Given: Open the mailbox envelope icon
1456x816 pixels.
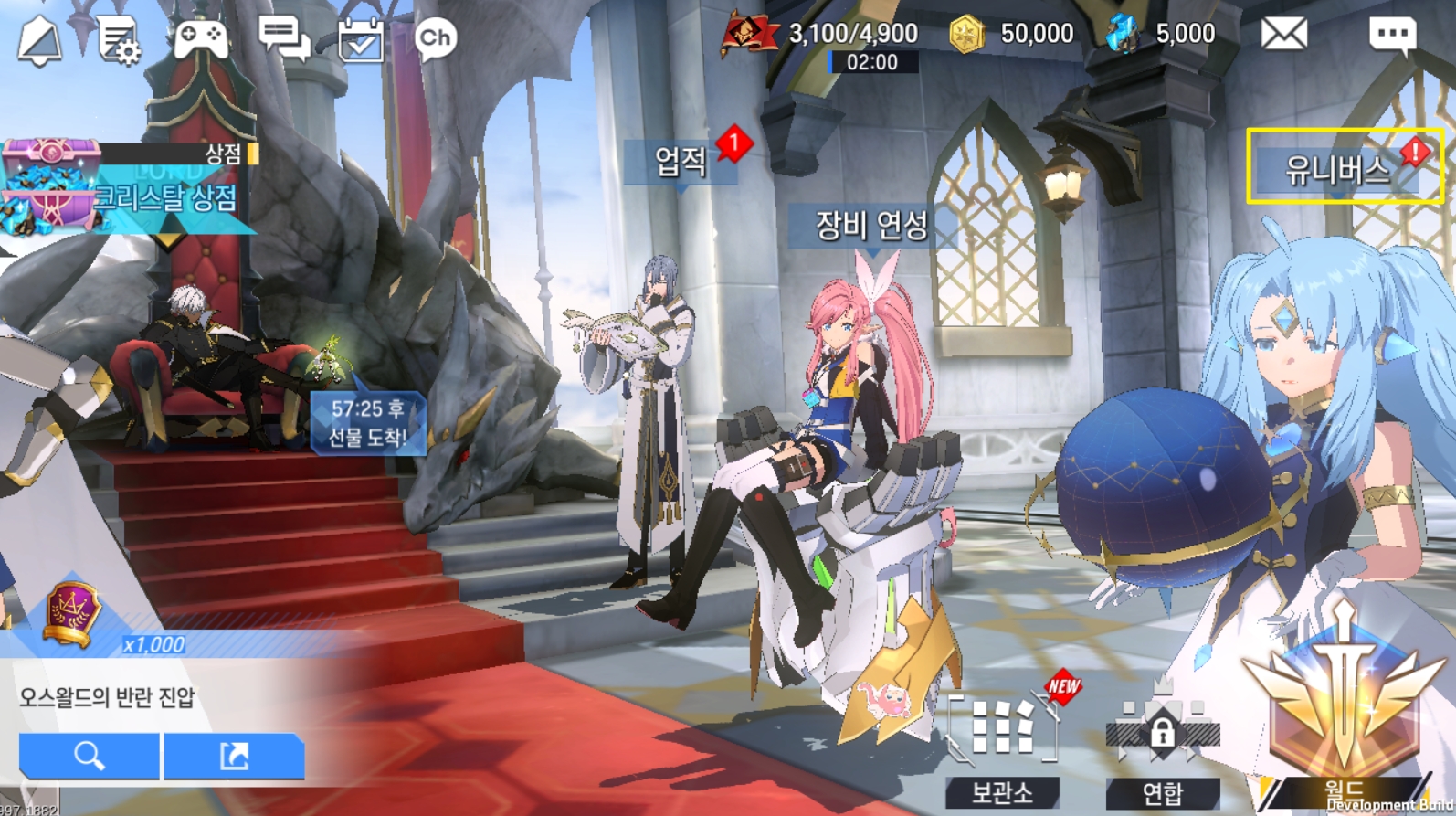Looking at the screenshot, I should [x=1283, y=35].
